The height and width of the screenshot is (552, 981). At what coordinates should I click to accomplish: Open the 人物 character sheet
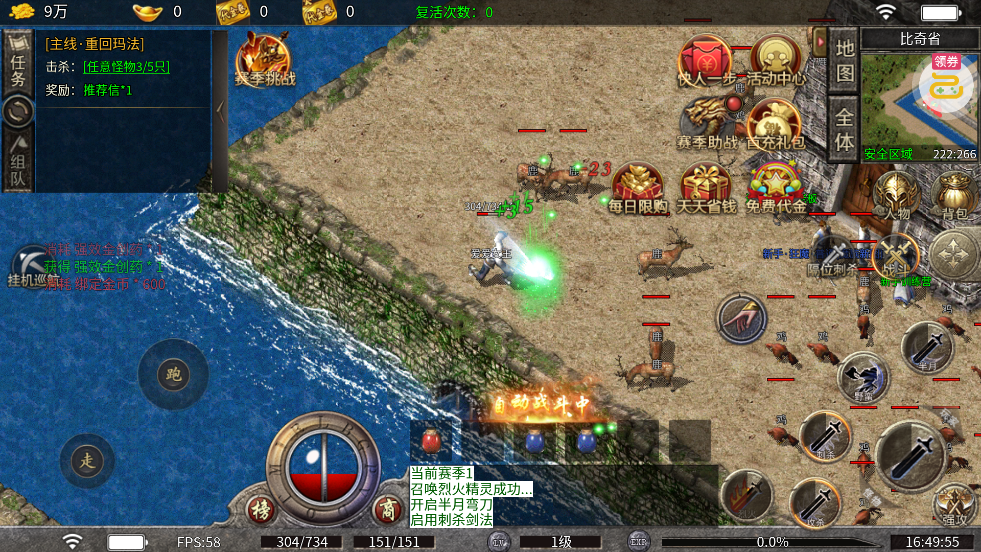[896, 194]
